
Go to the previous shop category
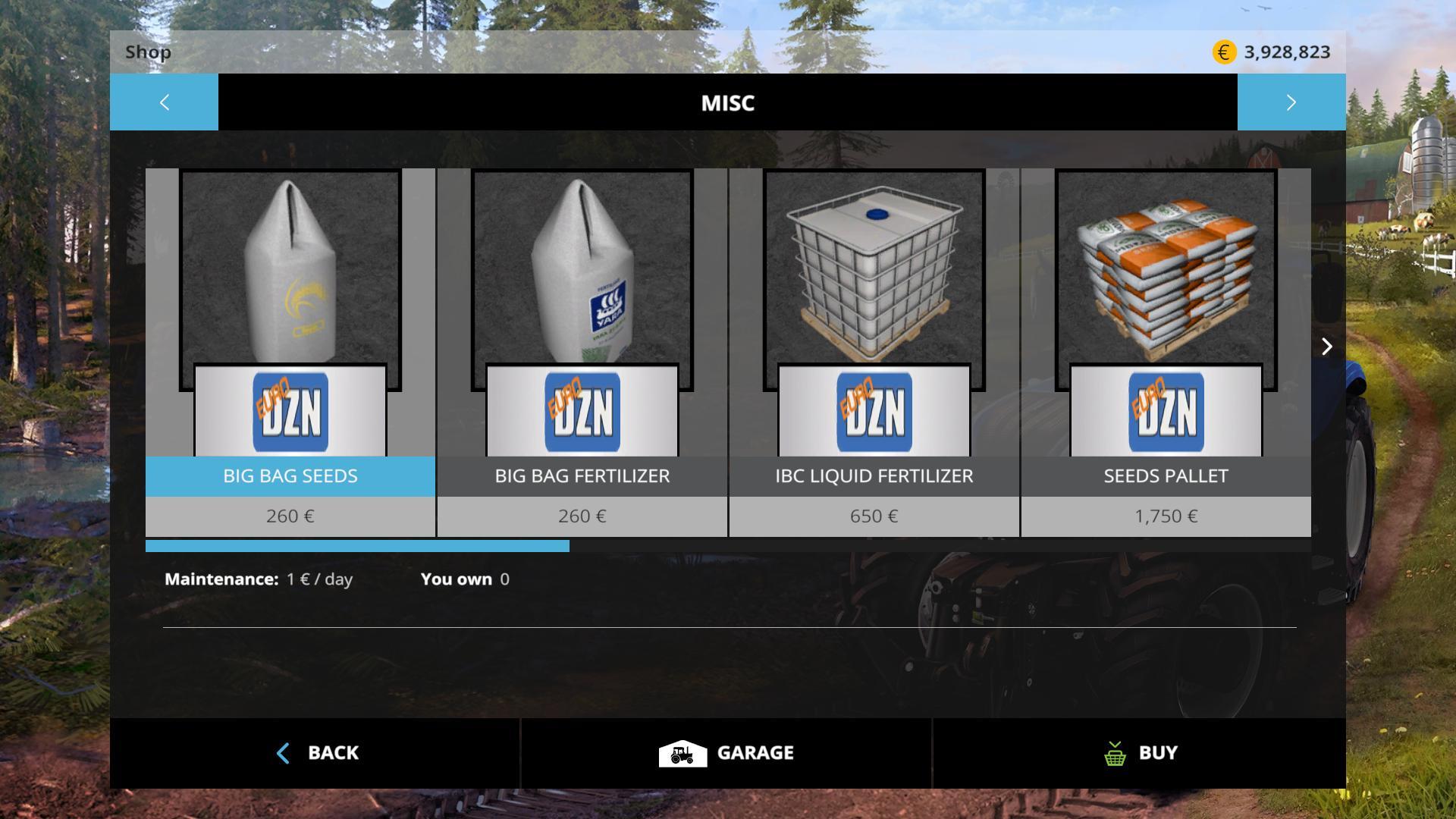(164, 102)
